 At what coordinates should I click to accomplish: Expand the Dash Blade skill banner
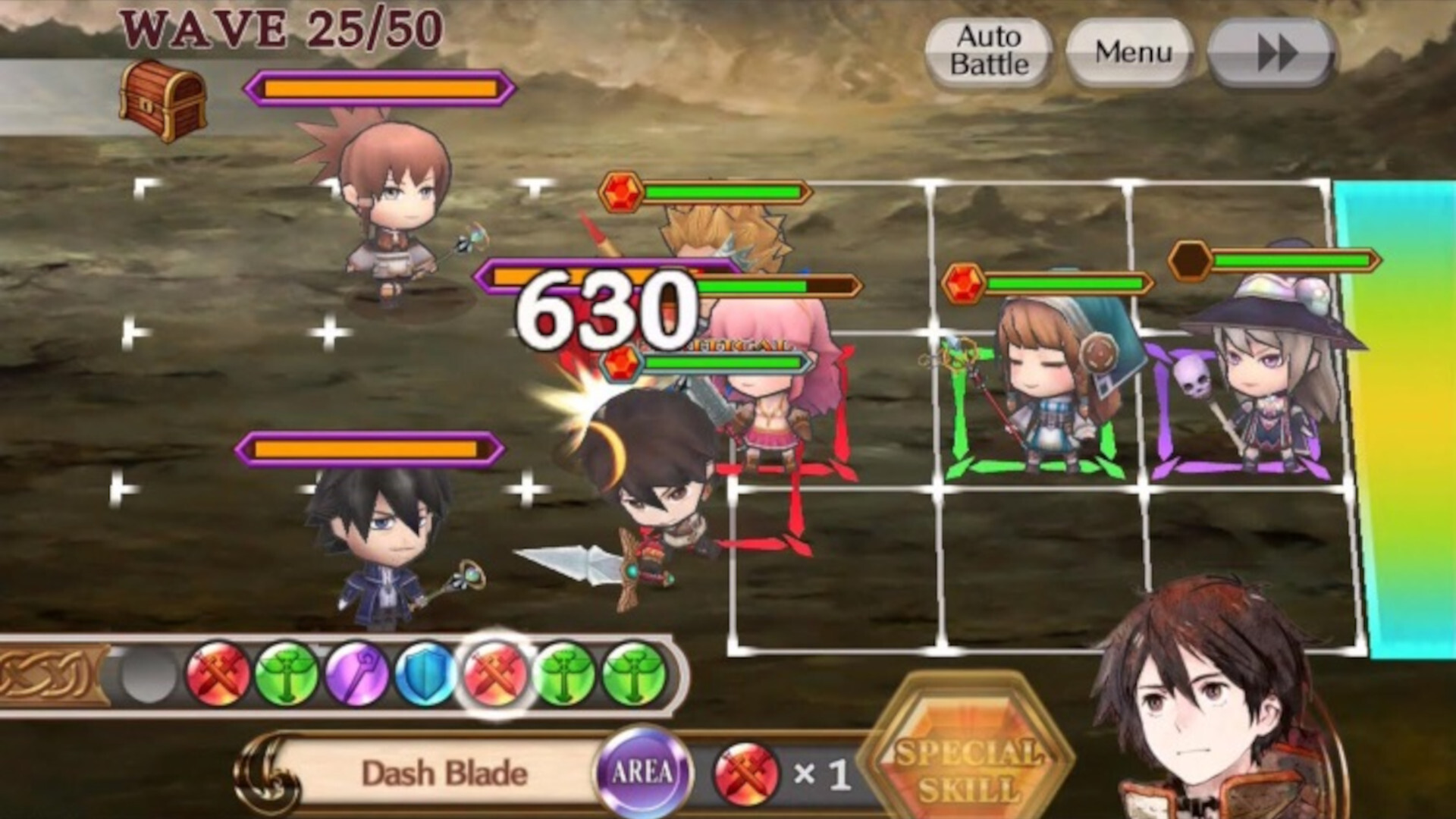pos(447,770)
